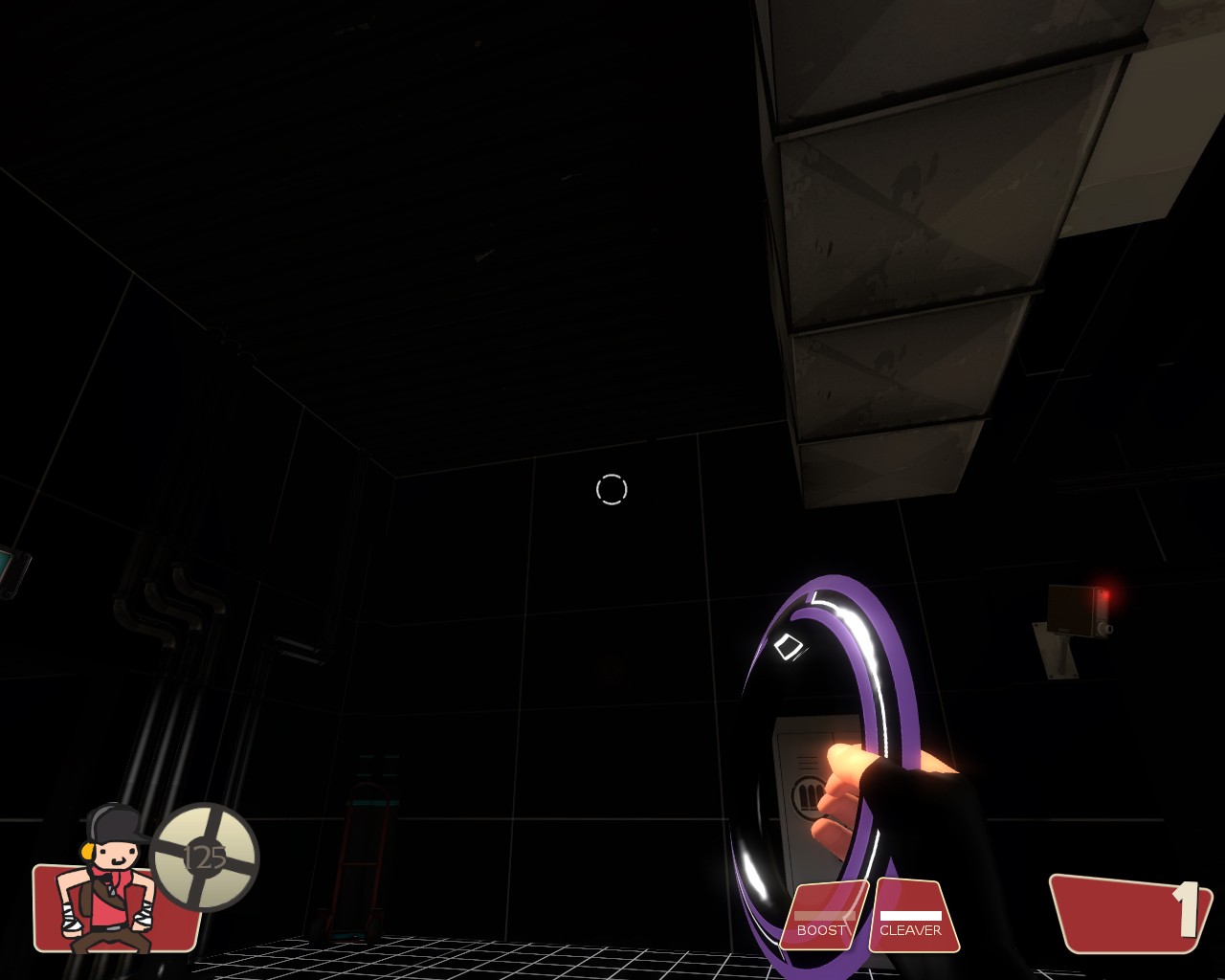This screenshot has width=1225, height=980.
Task: Click the white CLEAVER progress bar
Action: tap(909, 914)
